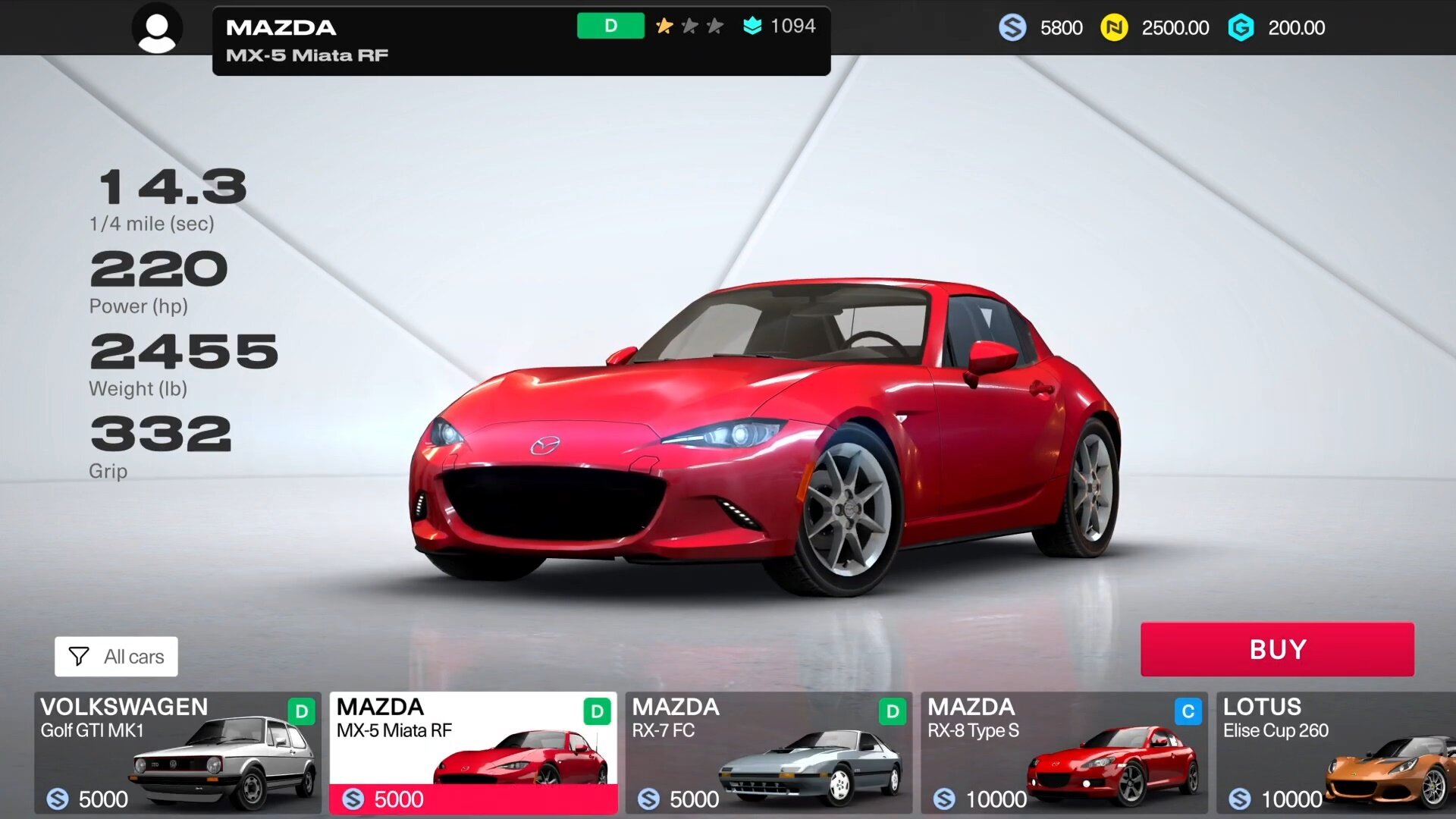Buy the Mazda MX-5 Miata RF
Screen dimensions: 1456x819
(x=1277, y=649)
